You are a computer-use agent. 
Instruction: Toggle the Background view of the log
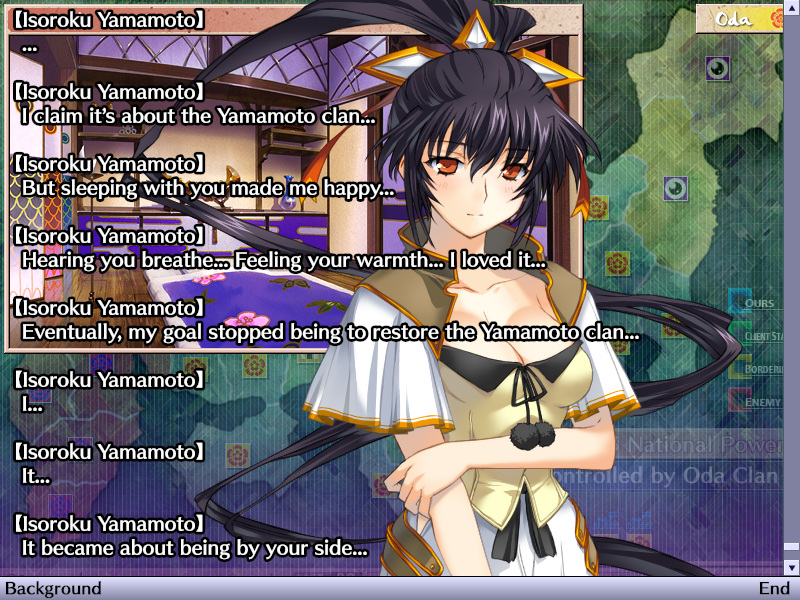coord(54,589)
